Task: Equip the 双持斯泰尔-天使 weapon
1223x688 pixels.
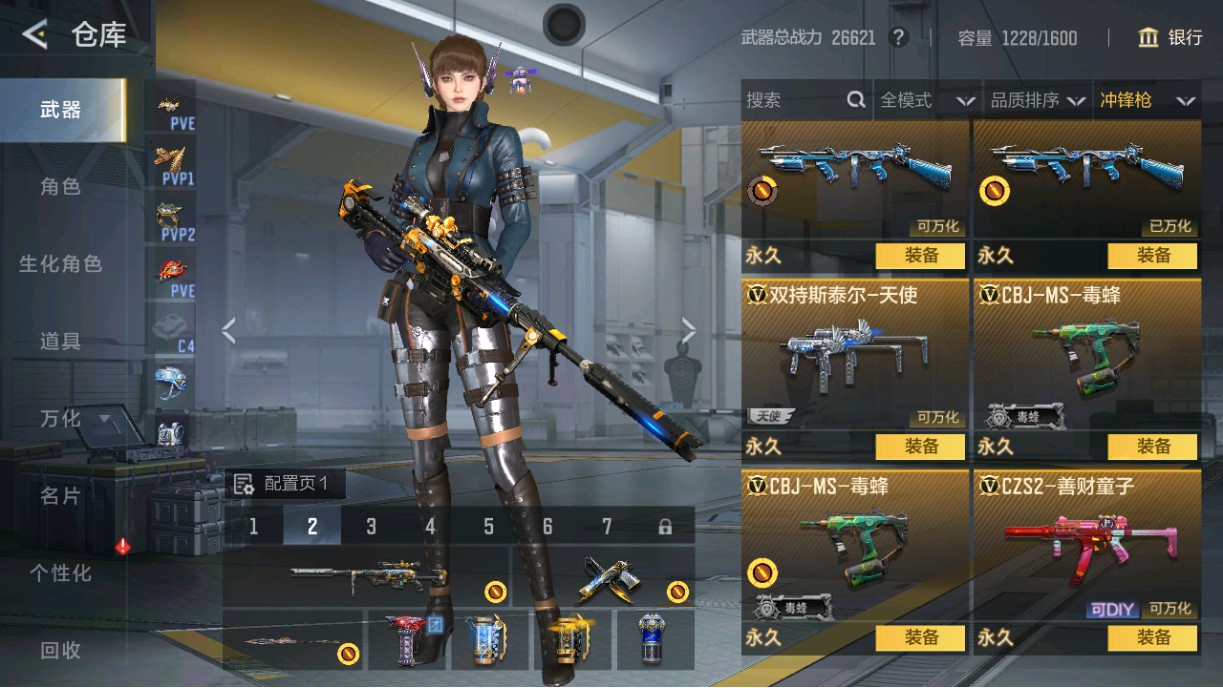Action: pos(920,447)
